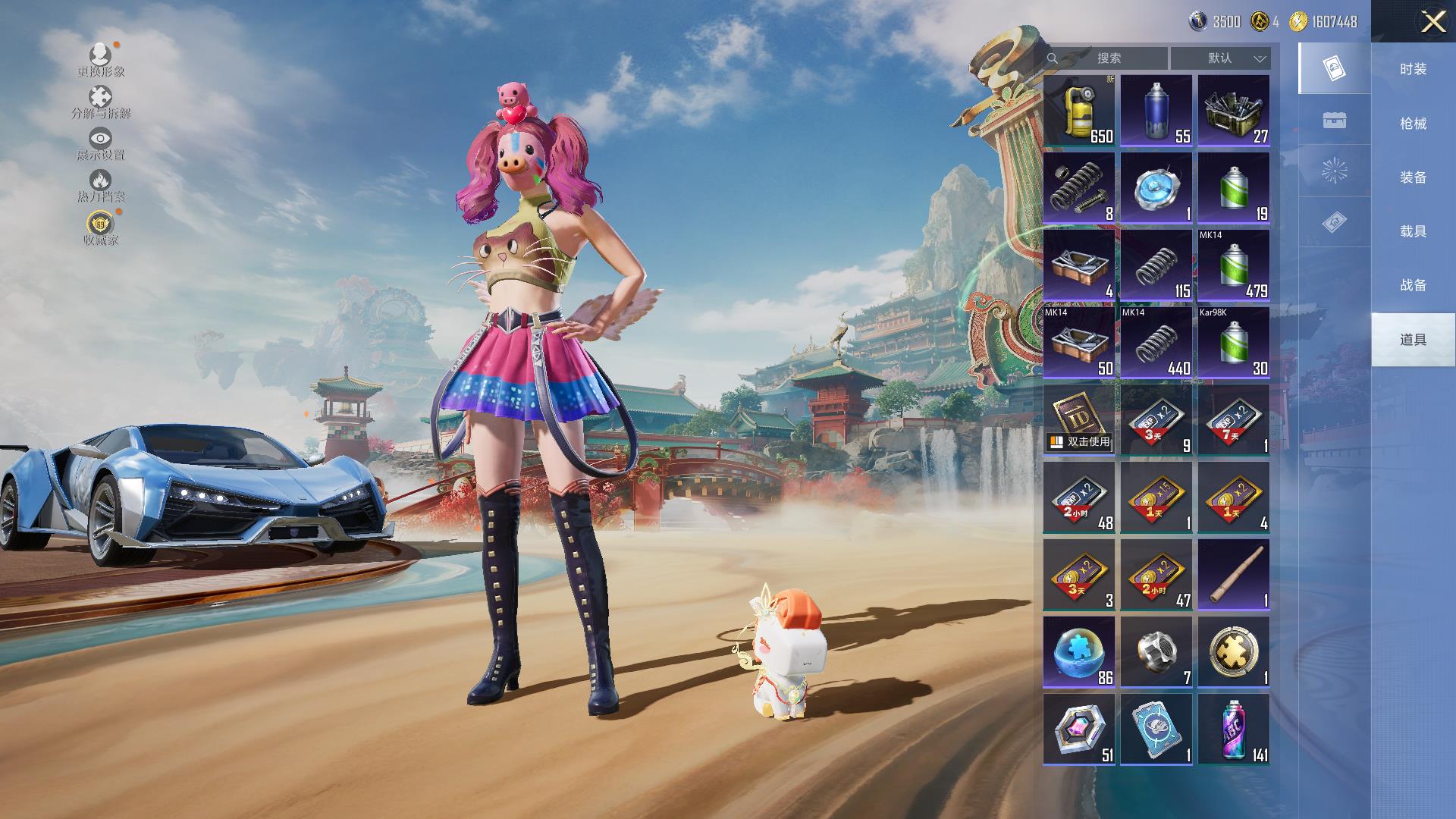Select the 装备 equipment tab
1456x819 pixels.
coord(1413,177)
